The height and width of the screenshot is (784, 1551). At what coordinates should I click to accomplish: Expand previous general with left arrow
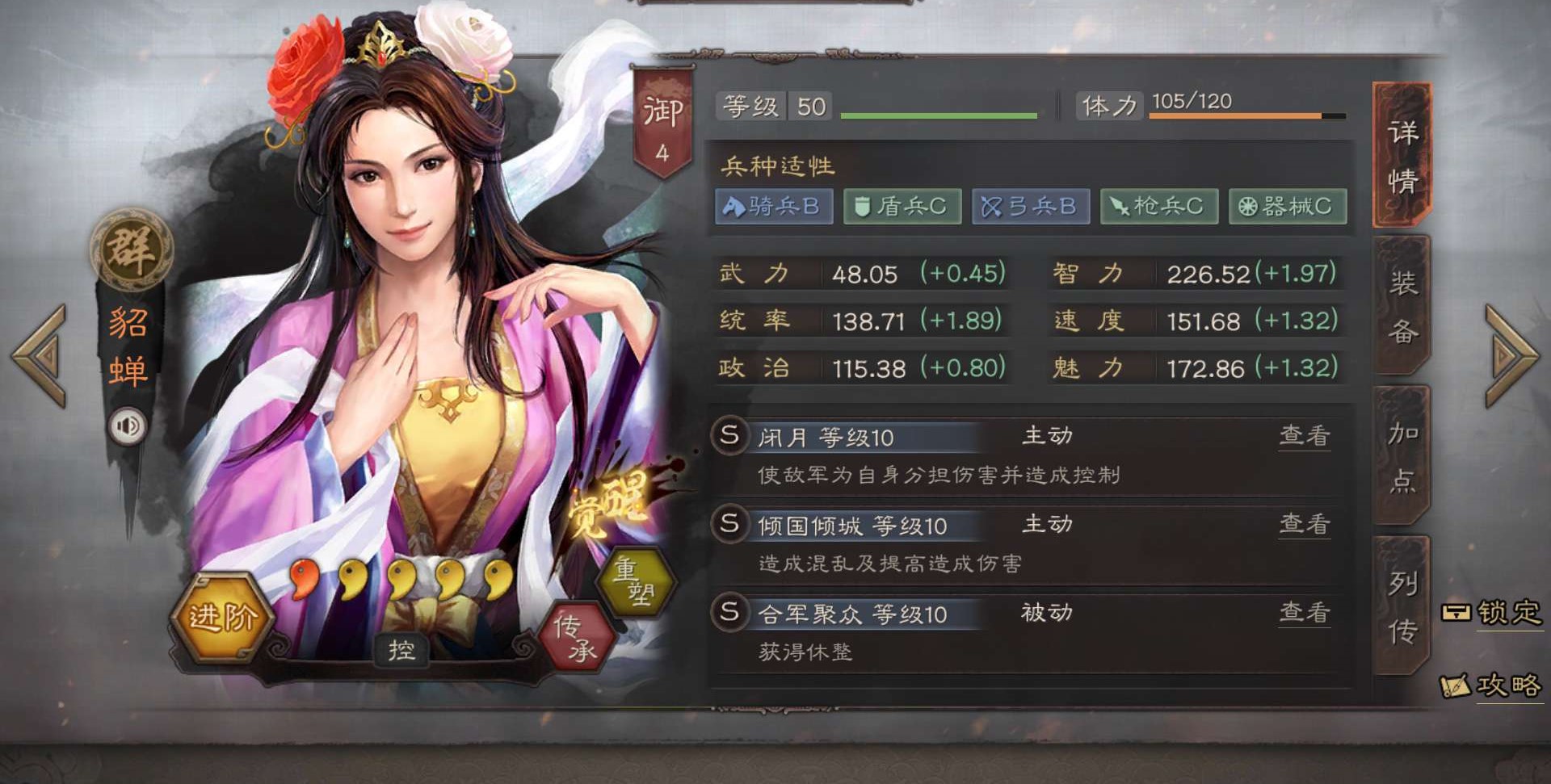39,355
